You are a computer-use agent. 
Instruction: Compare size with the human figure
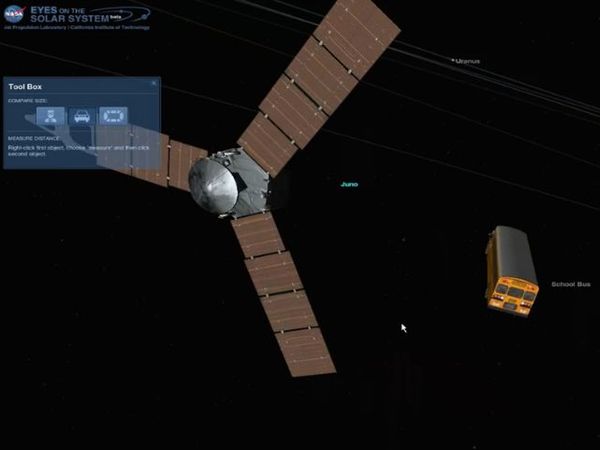51,116
